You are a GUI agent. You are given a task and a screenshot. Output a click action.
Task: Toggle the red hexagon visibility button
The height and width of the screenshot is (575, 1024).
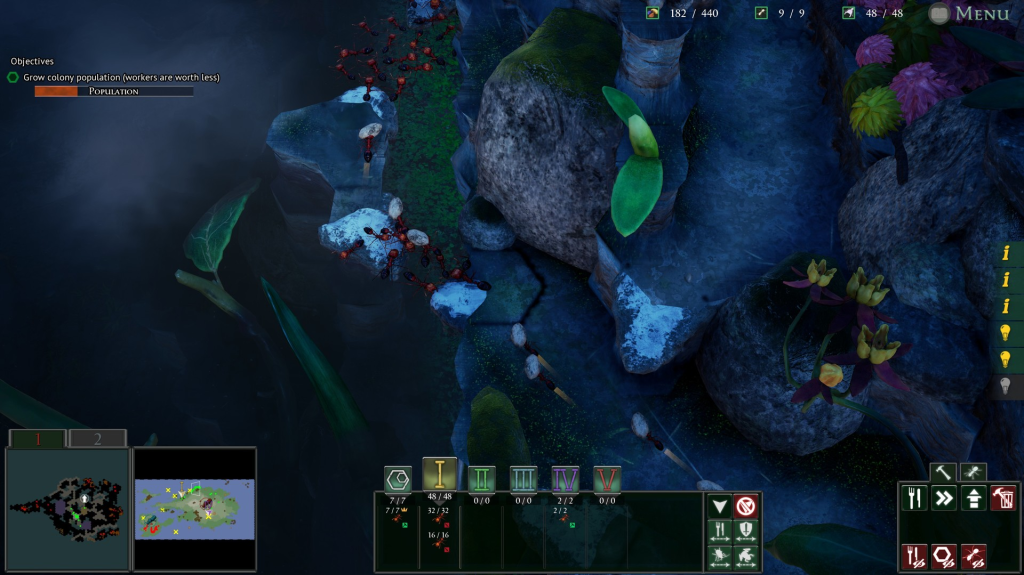(943, 555)
